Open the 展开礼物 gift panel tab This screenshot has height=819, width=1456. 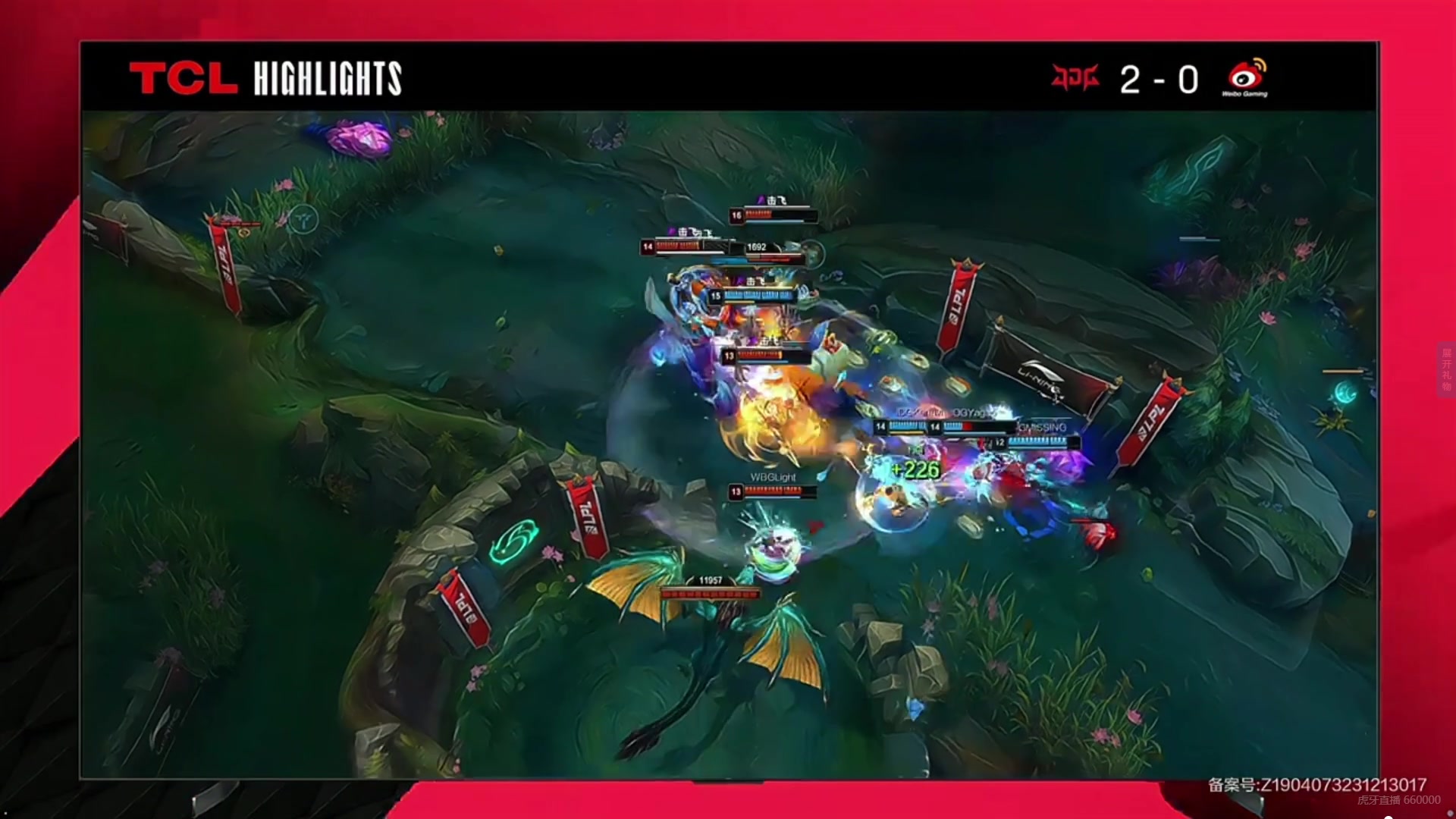point(1446,369)
